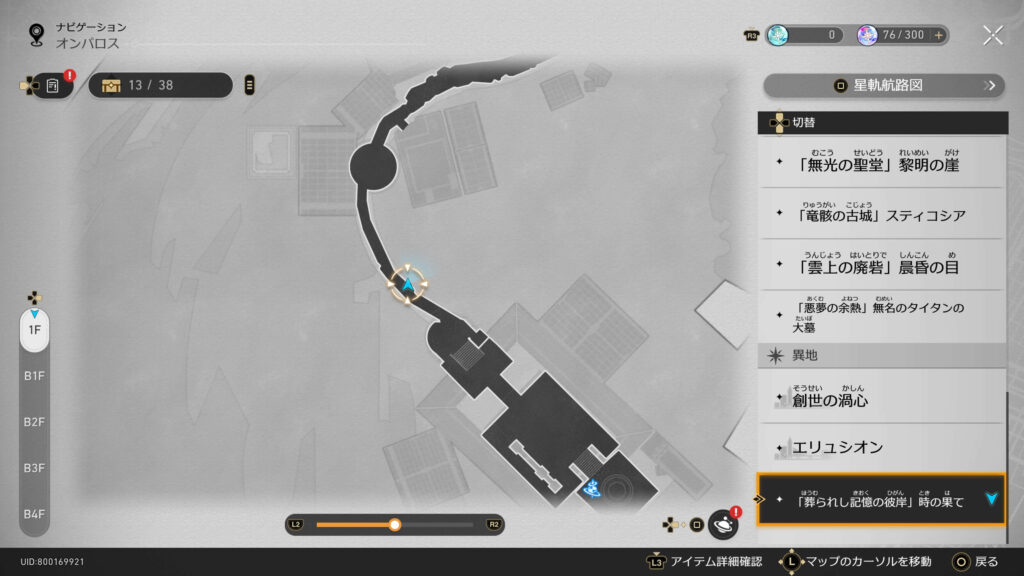Choose 「竜骸の古城」スティコシア from the list
The image size is (1024, 576).
[880, 214]
